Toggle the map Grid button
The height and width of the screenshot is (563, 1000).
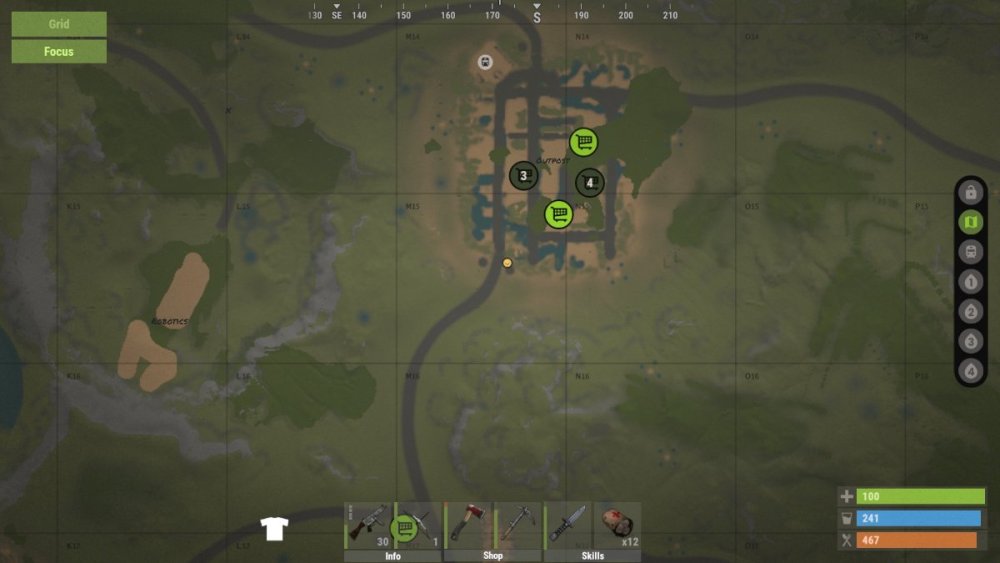coord(58,24)
